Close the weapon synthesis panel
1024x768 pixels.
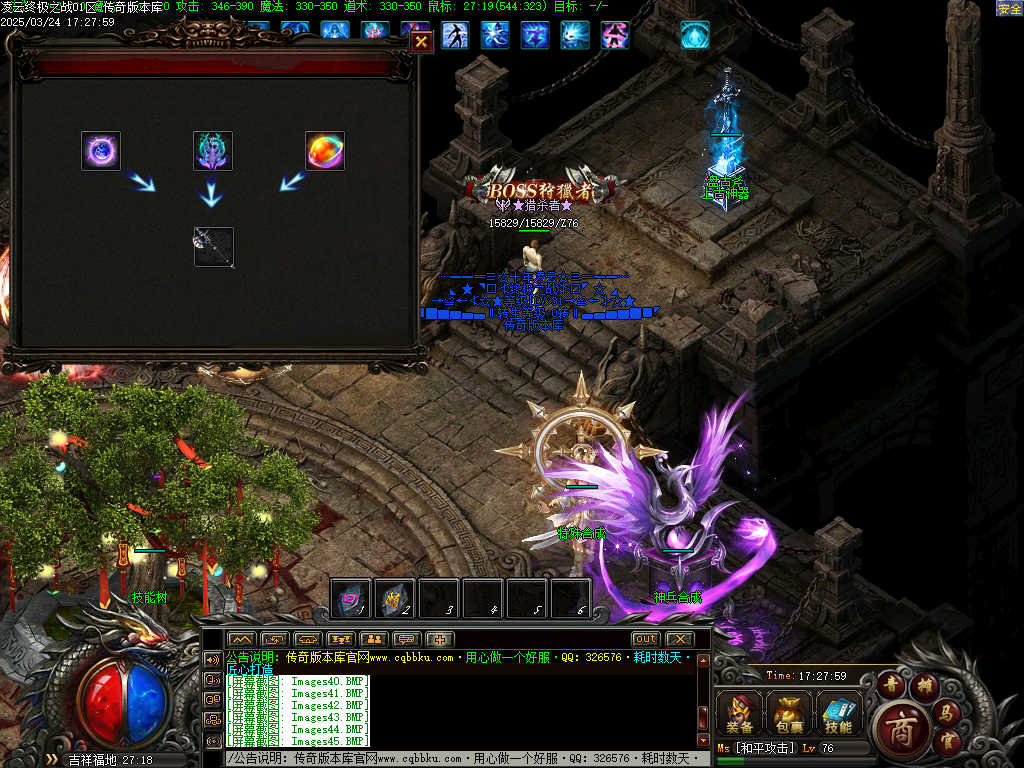pos(422,41)
